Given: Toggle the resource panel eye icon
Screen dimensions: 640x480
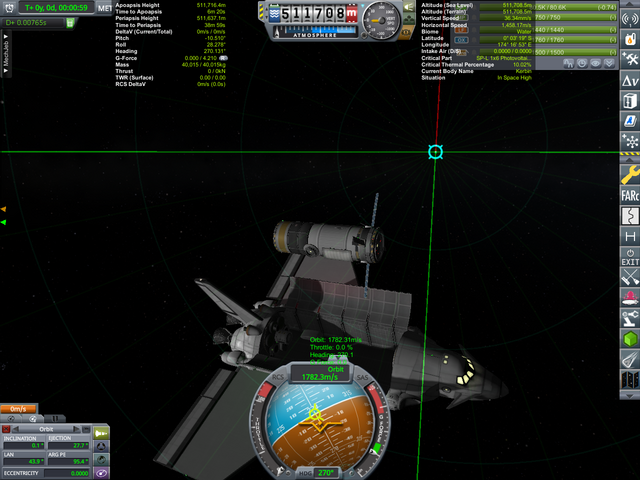Looking at the screenshot, I should (x=594, y=62).
